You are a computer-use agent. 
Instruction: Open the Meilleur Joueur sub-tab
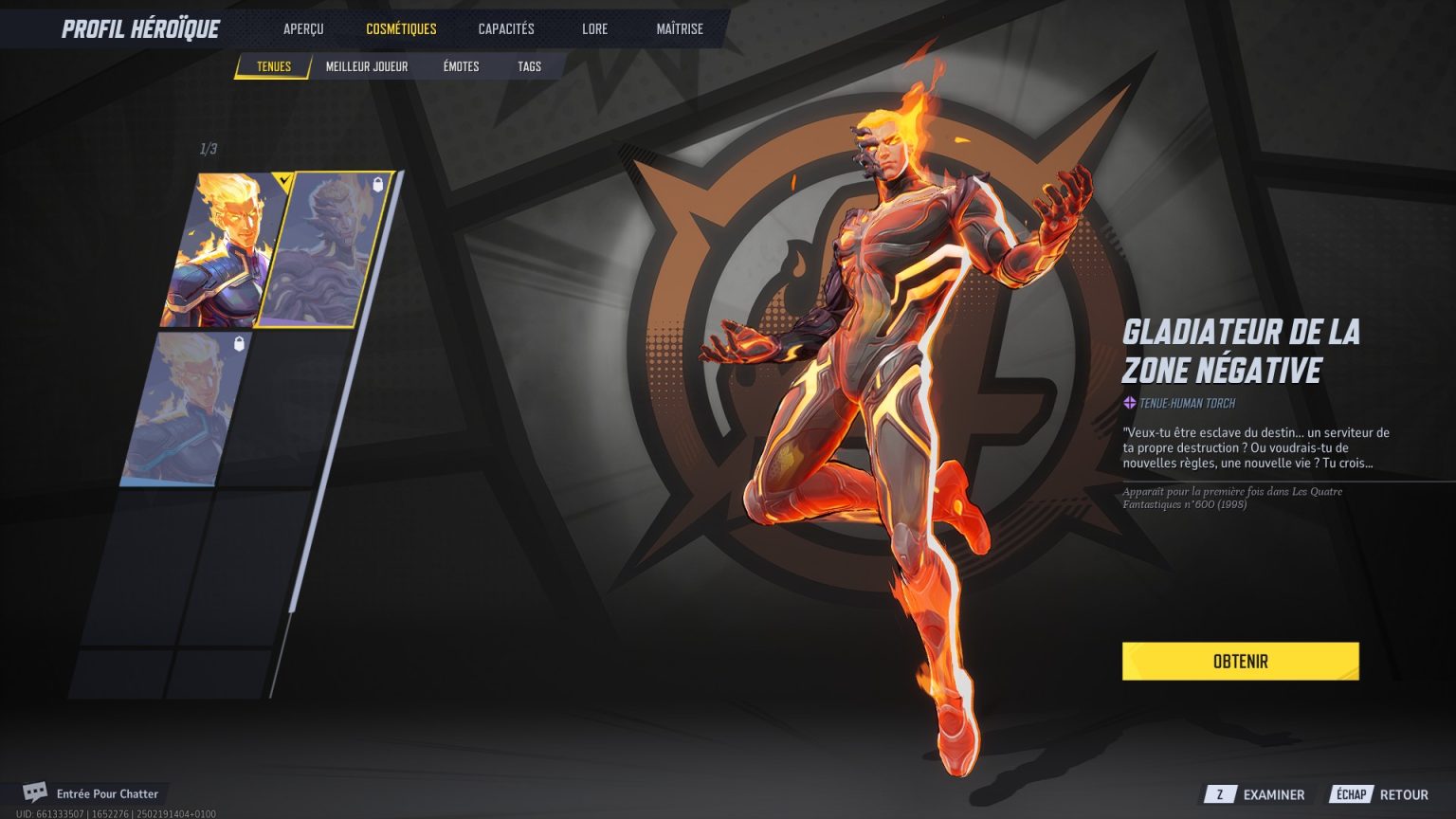[366, 66]
